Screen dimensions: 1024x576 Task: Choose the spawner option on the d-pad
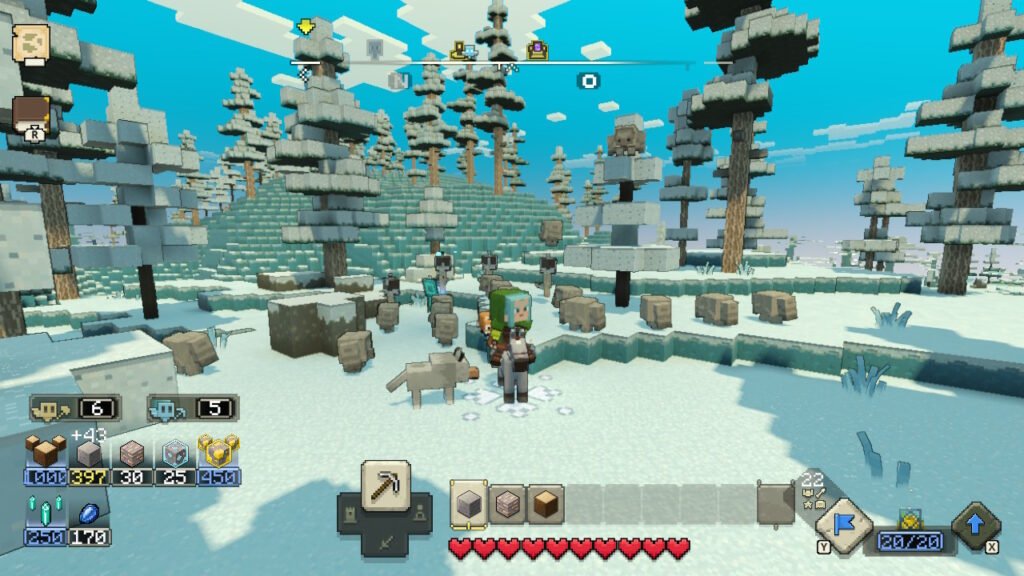421,512
